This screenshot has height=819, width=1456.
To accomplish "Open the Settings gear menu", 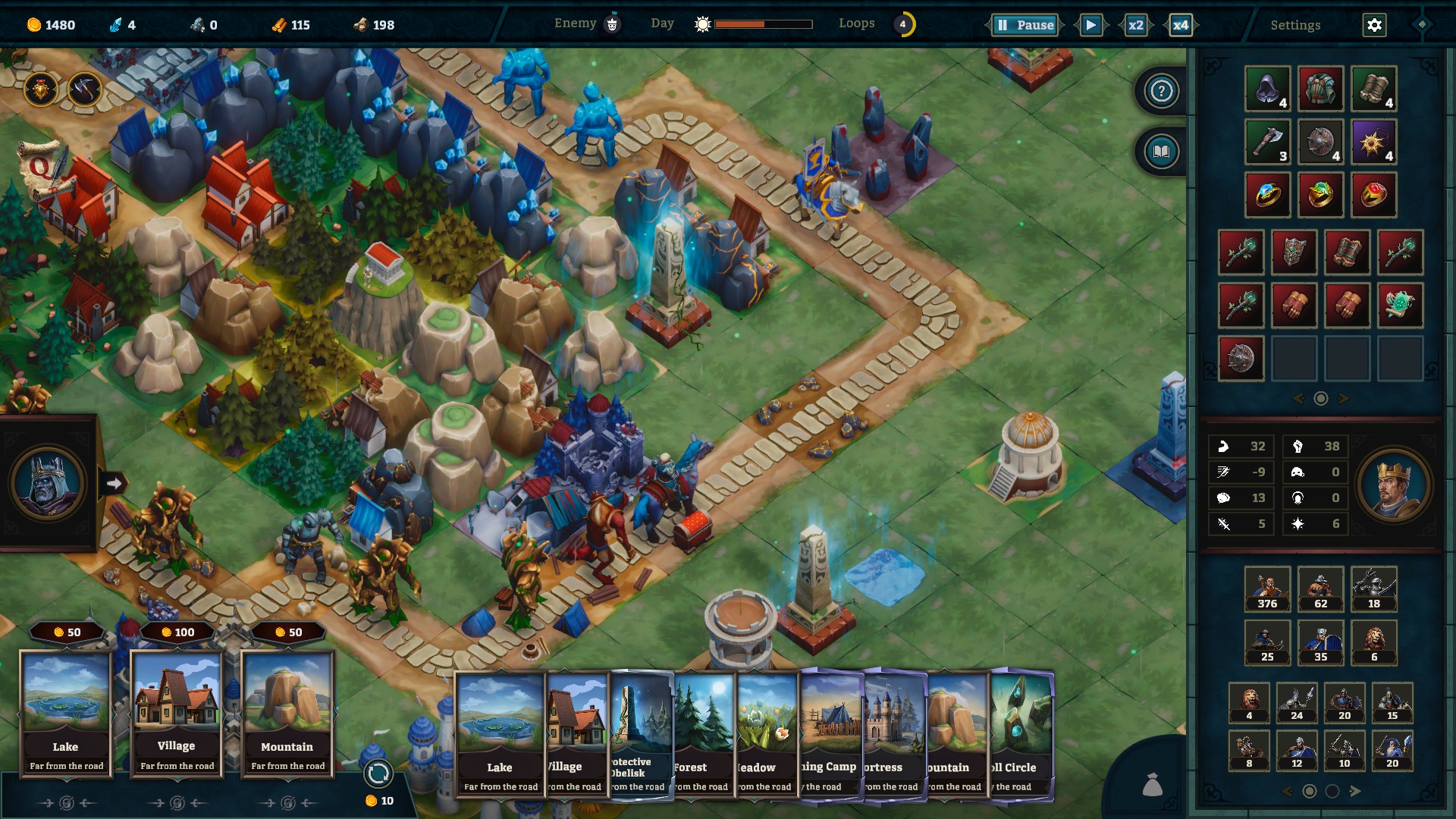I will click(1374, 25).
